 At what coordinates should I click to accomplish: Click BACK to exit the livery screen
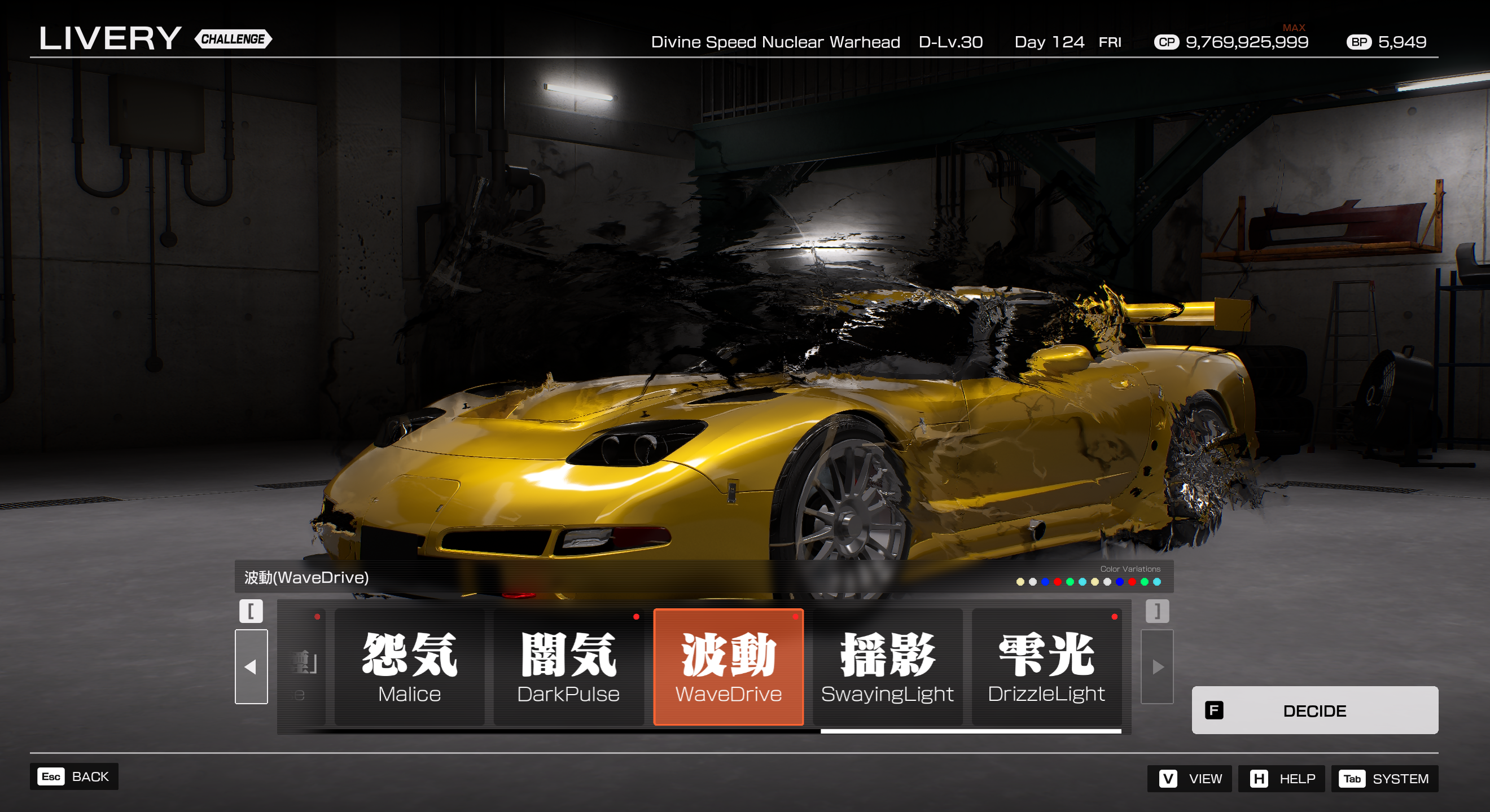coord(90,776)
